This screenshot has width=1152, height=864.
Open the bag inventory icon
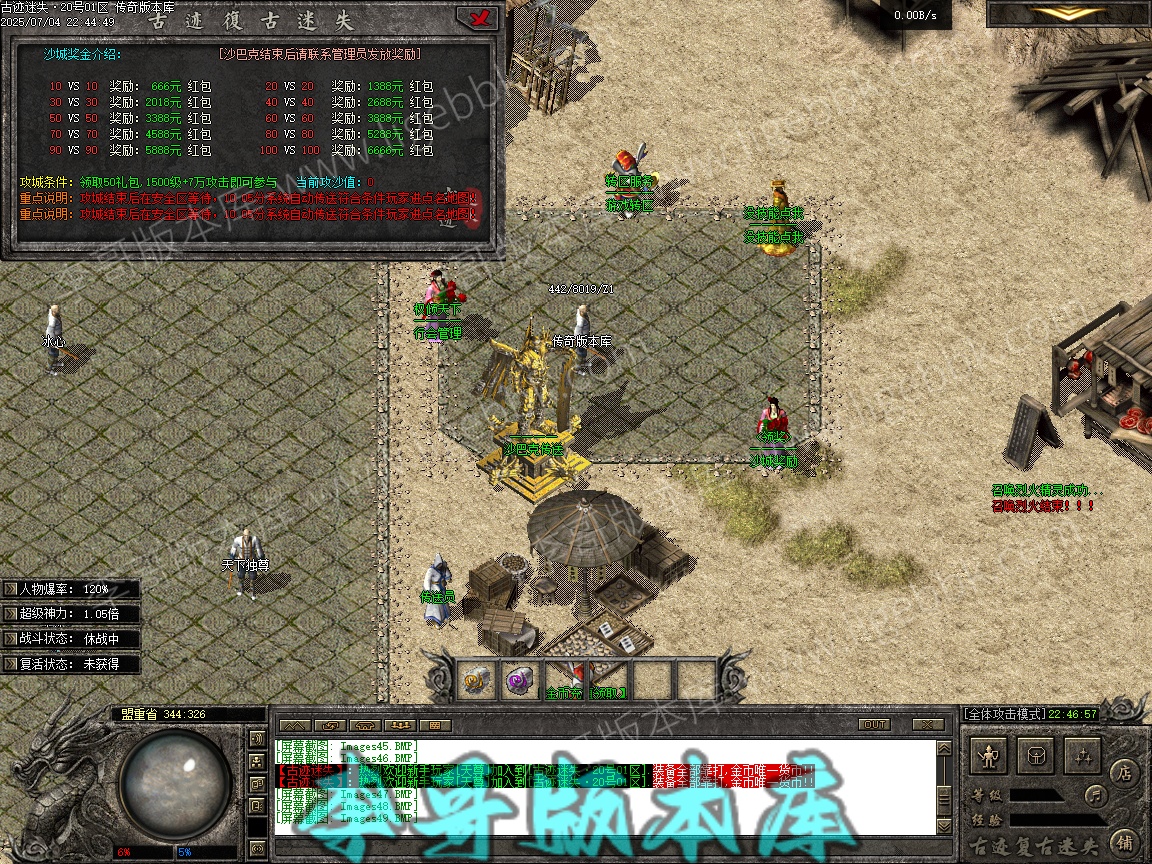(1037, 756)
